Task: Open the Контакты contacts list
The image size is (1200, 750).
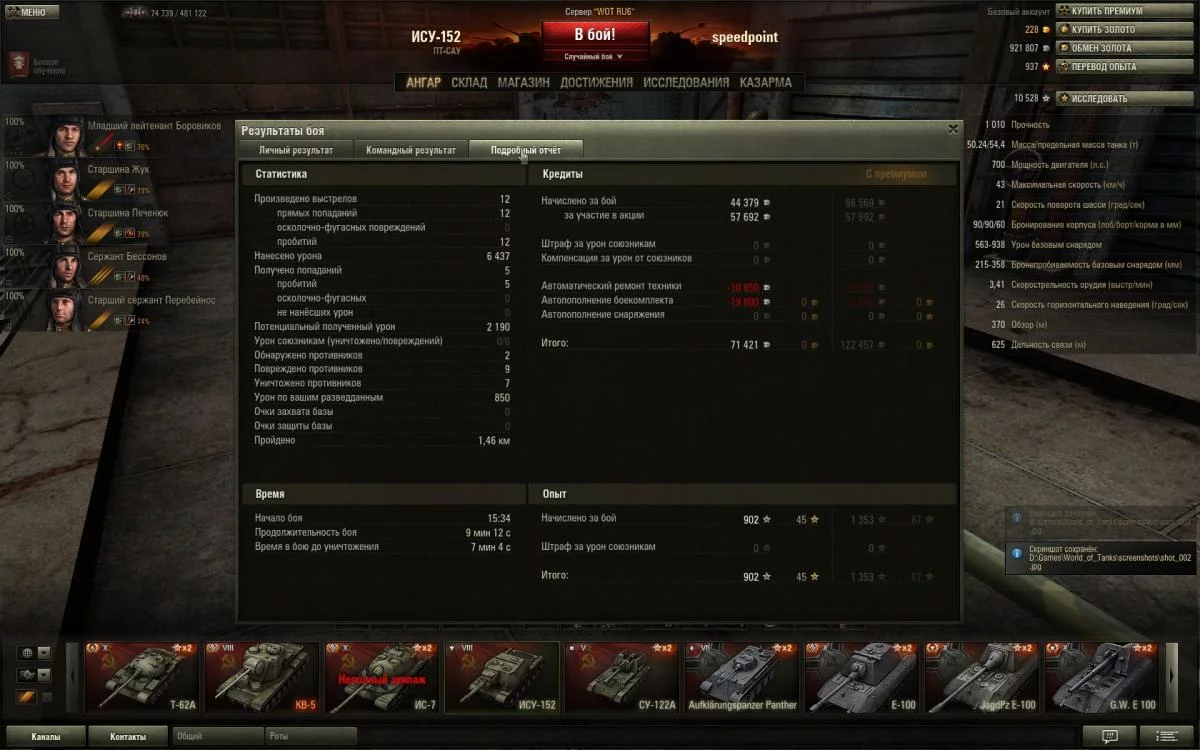Action: 127,737
